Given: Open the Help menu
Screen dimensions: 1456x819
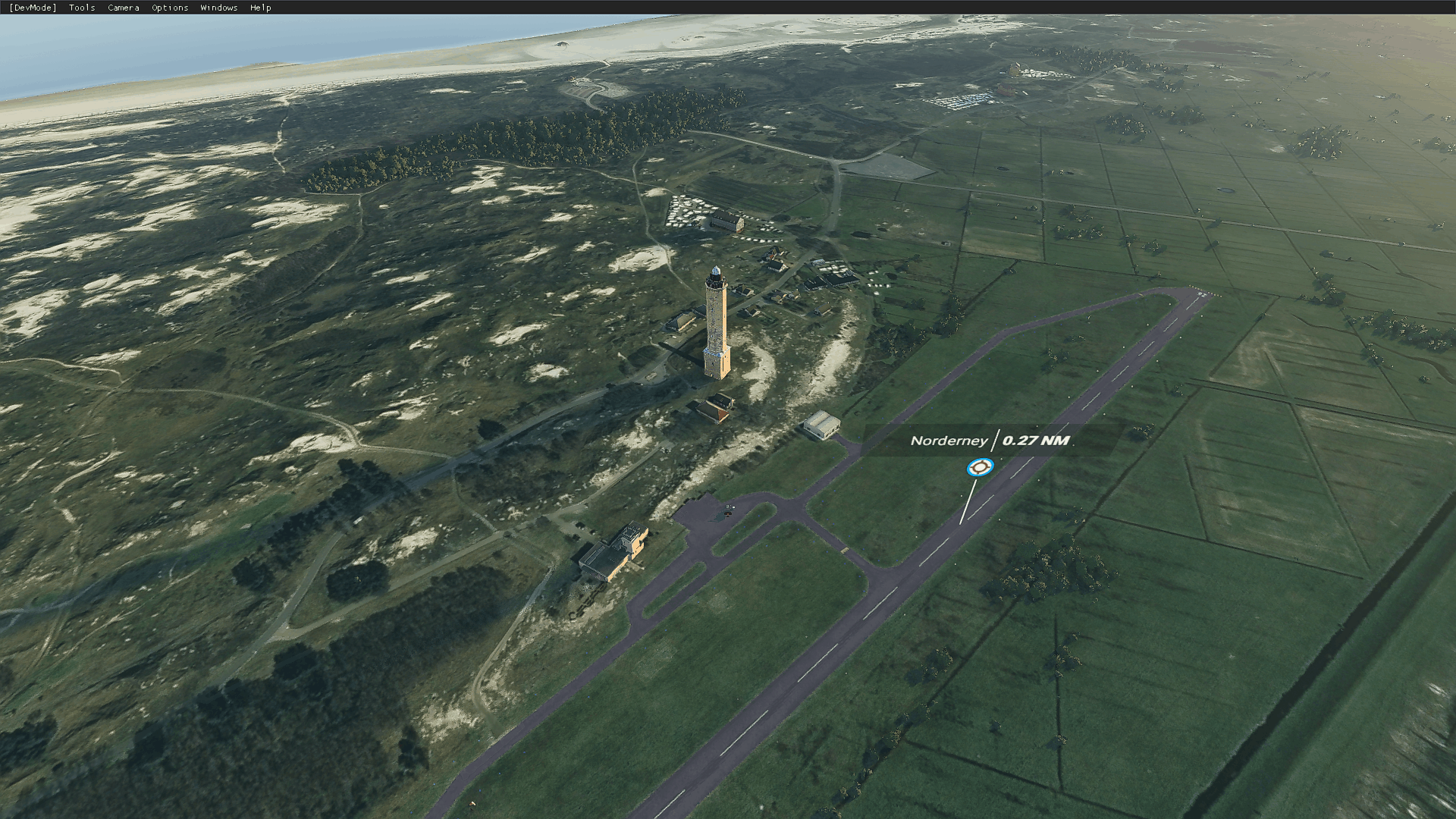Looking at the screenshot, I should tap(261, 8).
